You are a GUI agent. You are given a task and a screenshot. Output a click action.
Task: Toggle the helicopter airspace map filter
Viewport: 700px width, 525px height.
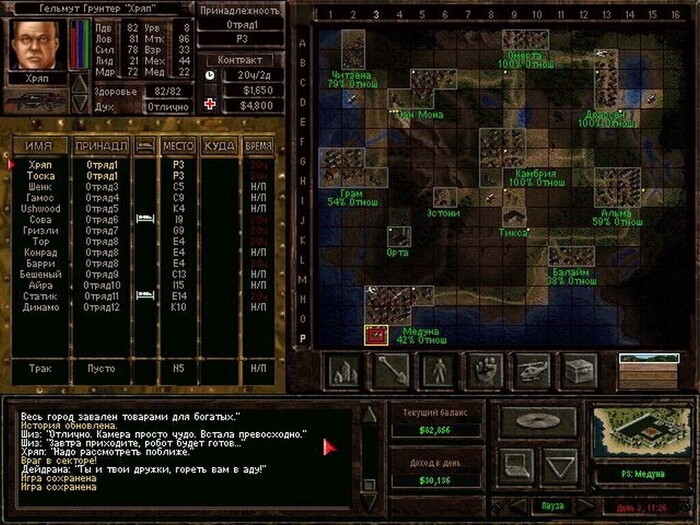(x=532, y=371)
